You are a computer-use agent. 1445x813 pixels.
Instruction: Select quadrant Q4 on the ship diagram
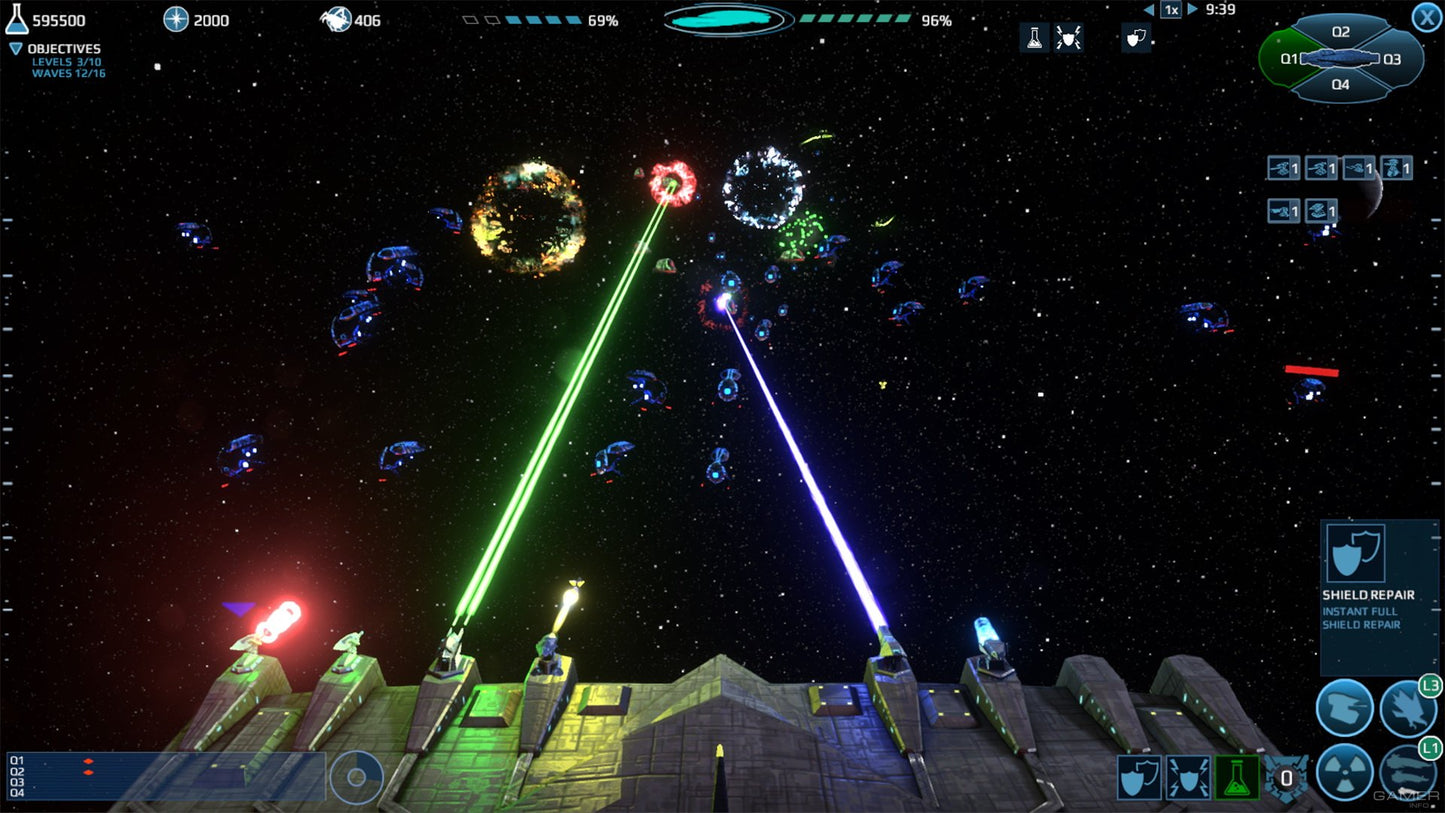coord(1340,86)
